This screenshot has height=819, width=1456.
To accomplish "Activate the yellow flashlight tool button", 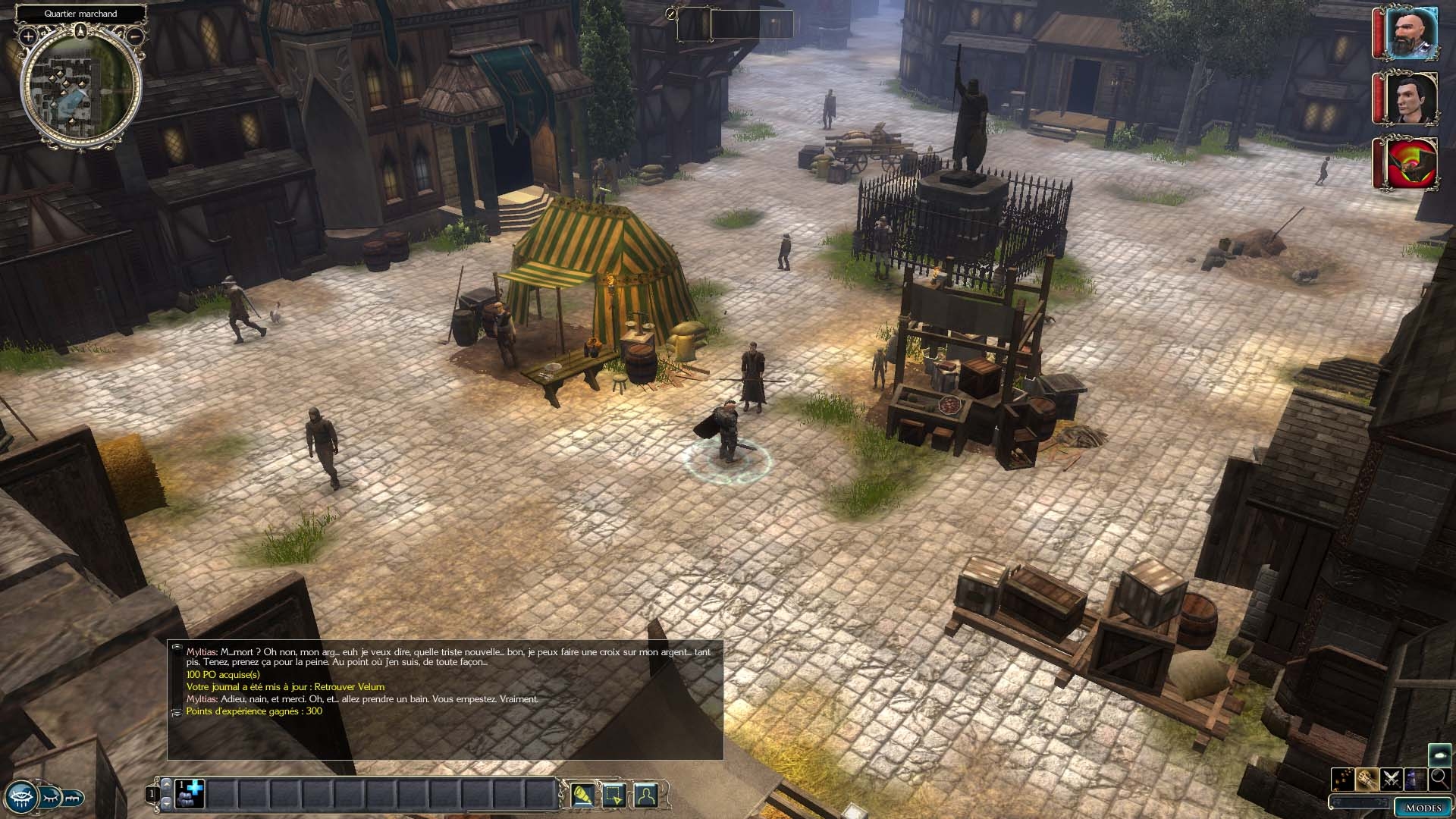I will 582,795.
